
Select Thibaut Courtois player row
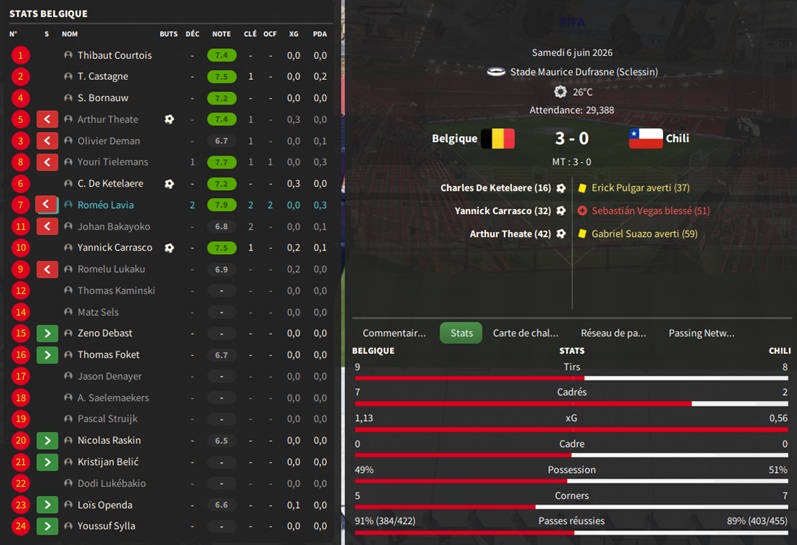(115, 55)
